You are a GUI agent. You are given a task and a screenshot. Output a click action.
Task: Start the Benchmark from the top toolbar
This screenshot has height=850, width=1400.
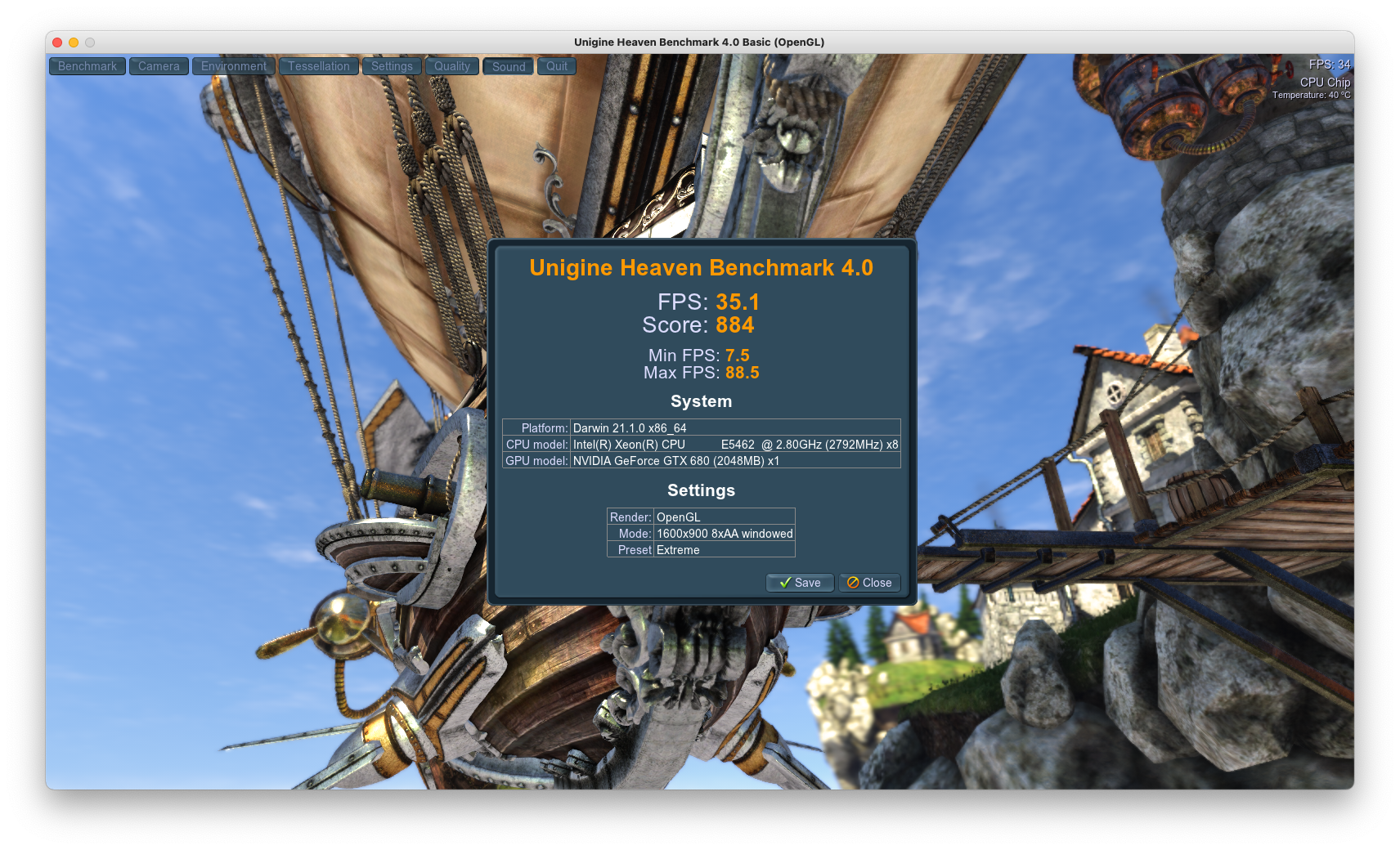click(x=87, y=66)
